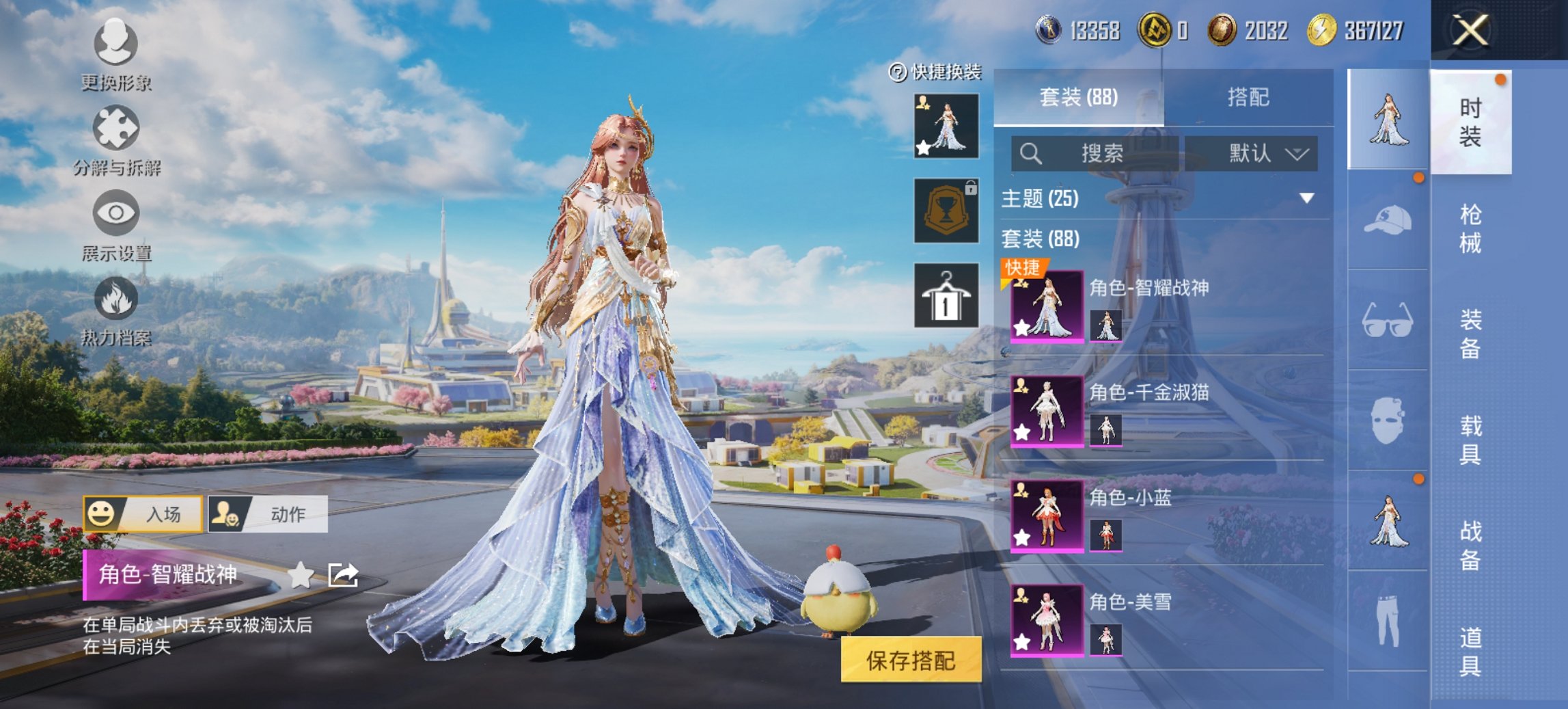Click the 搜索 search field
Viewport: 1568px width, 709px height.
click(x=1095, y=153)
